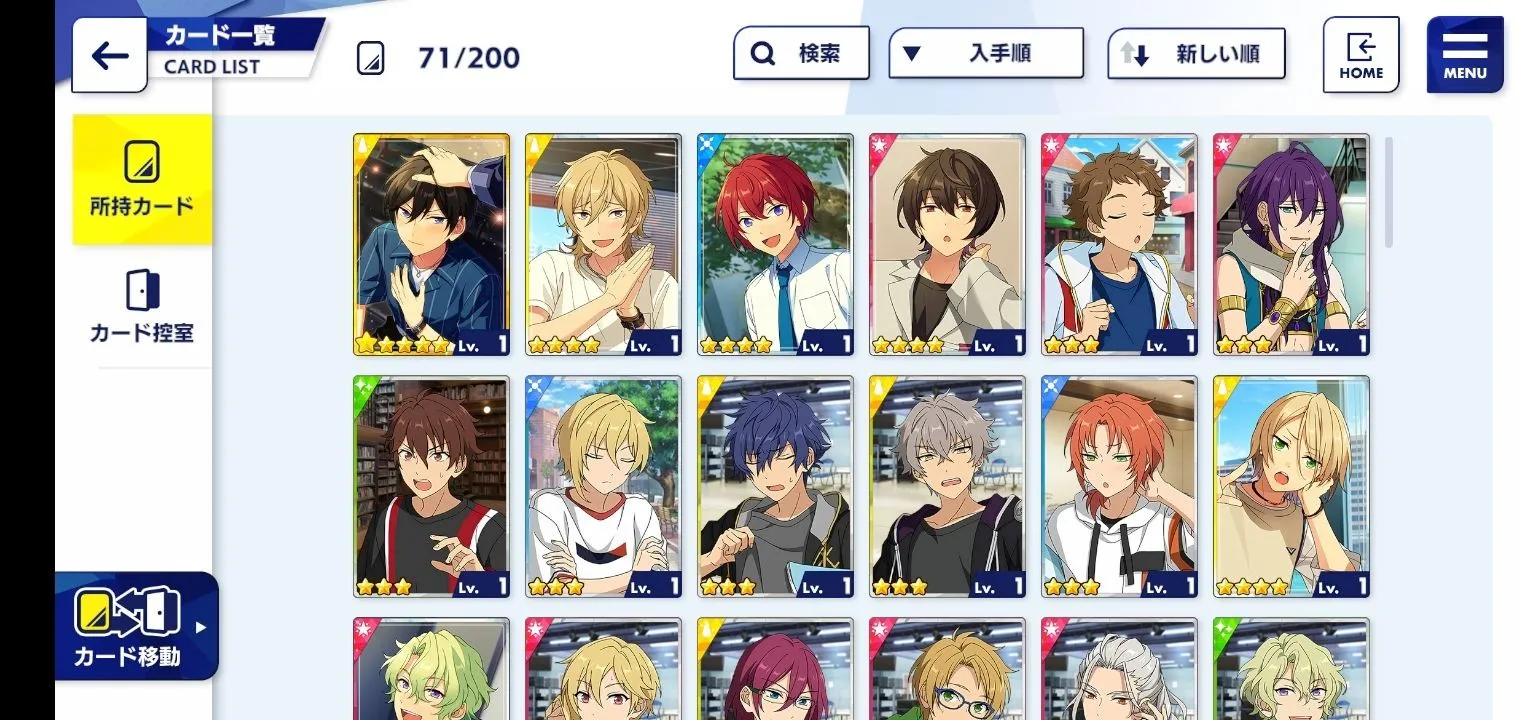Return to HOME screen
Viewport: 1520px width, 720px height.
(x=1360, y=55)
